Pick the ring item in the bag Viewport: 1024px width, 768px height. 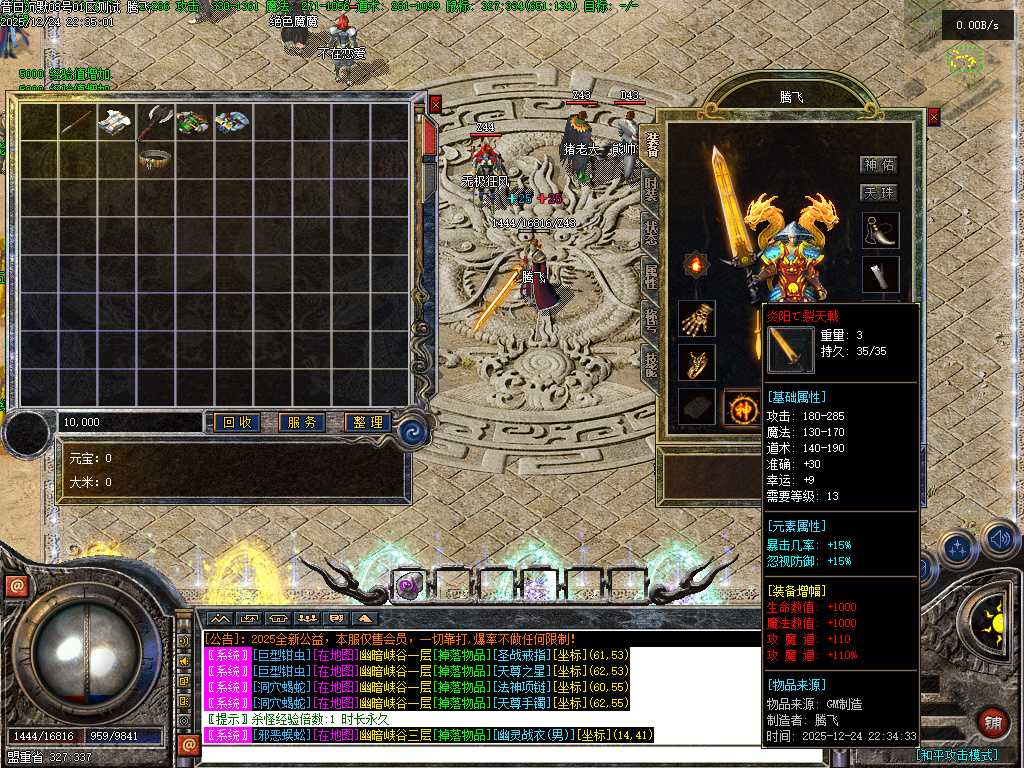coord(155,159)
